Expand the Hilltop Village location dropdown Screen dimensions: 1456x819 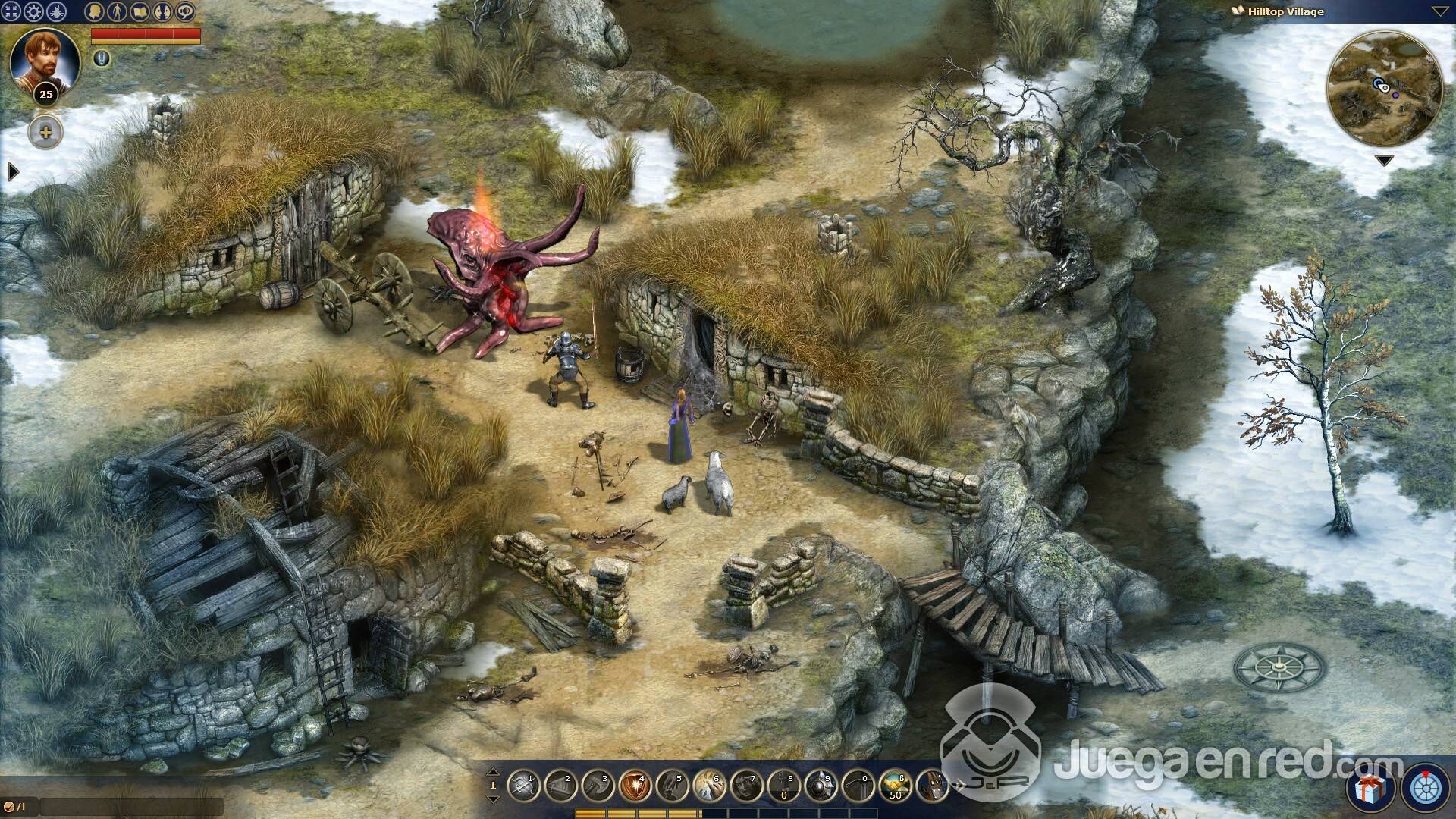1439,11
